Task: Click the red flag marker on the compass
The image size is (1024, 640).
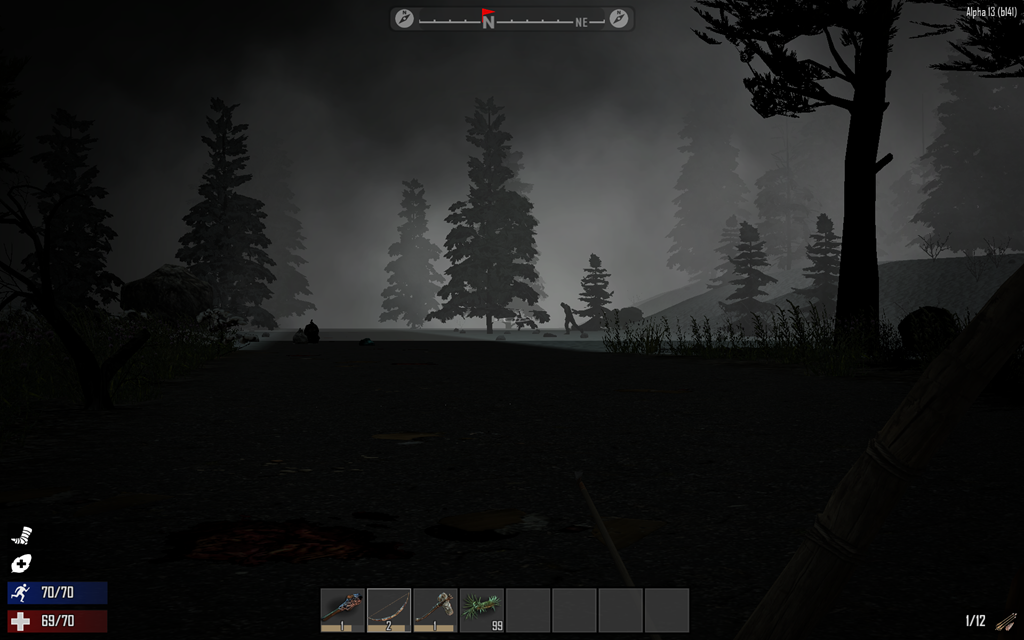Action: tap(488, 13)
